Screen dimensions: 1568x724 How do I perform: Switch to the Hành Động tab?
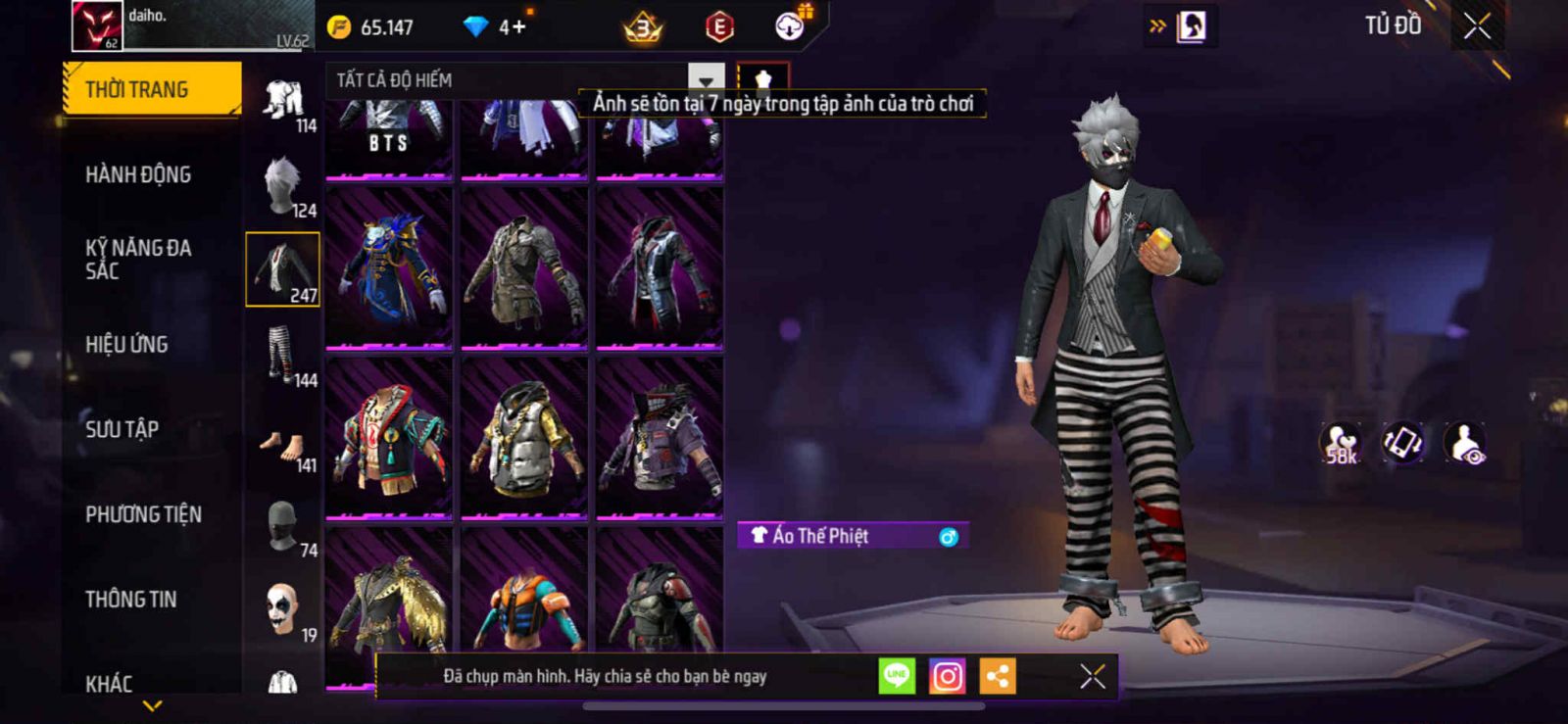138,174
